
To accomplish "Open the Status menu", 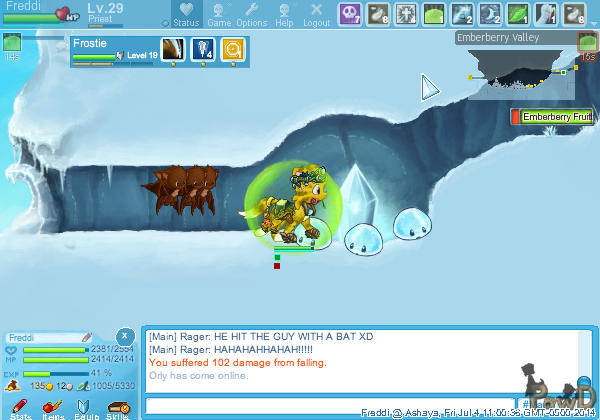I will (x=184, y=14).
